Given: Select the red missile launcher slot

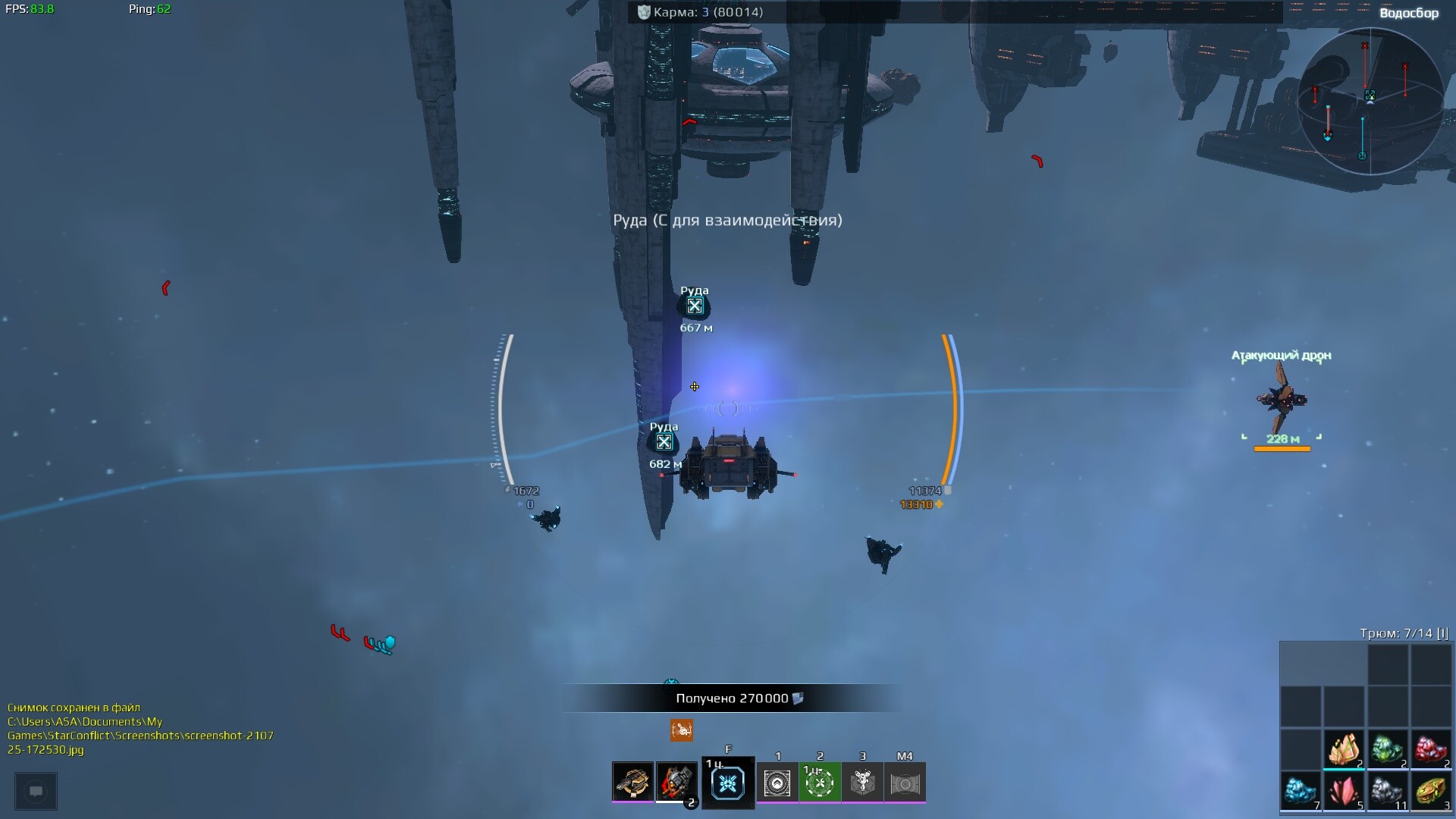Looking at the screenshot, I should coord(676,782).
